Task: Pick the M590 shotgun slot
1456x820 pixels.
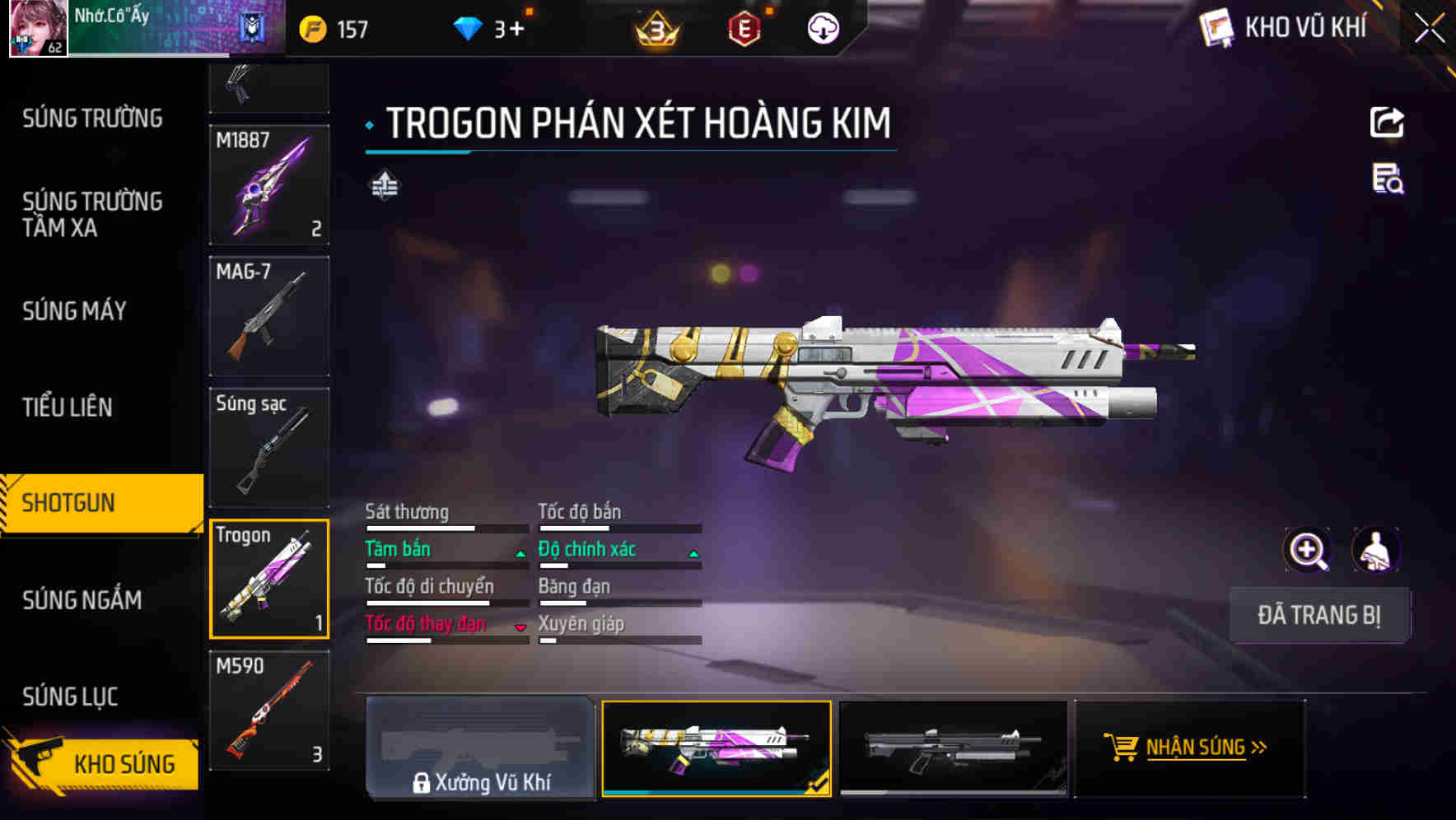Action: click(269, 711)
